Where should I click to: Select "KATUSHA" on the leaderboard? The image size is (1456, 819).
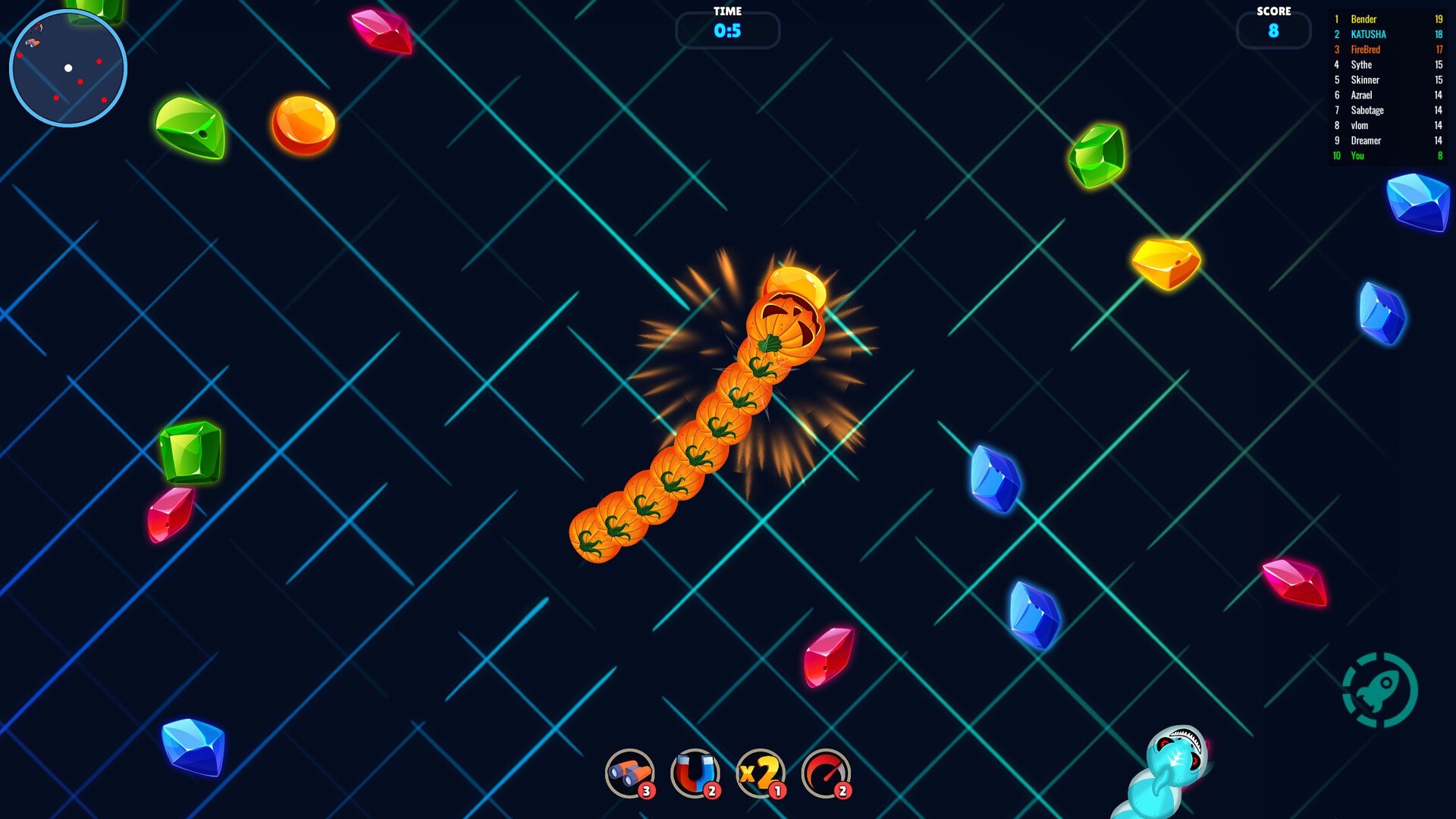pos(1369,34)
